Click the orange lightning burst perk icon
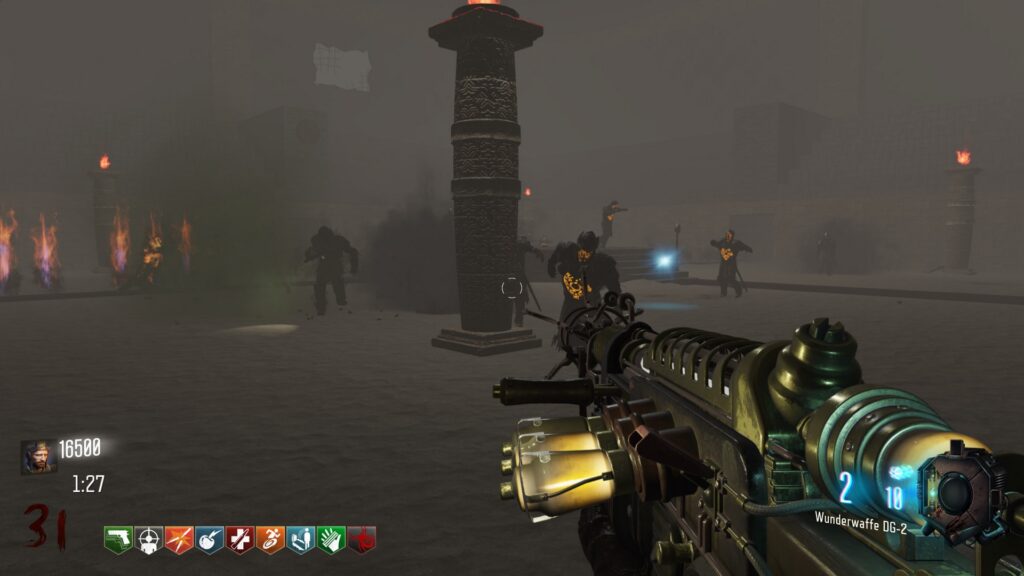1024x576 pixels. tap(179, 540)
